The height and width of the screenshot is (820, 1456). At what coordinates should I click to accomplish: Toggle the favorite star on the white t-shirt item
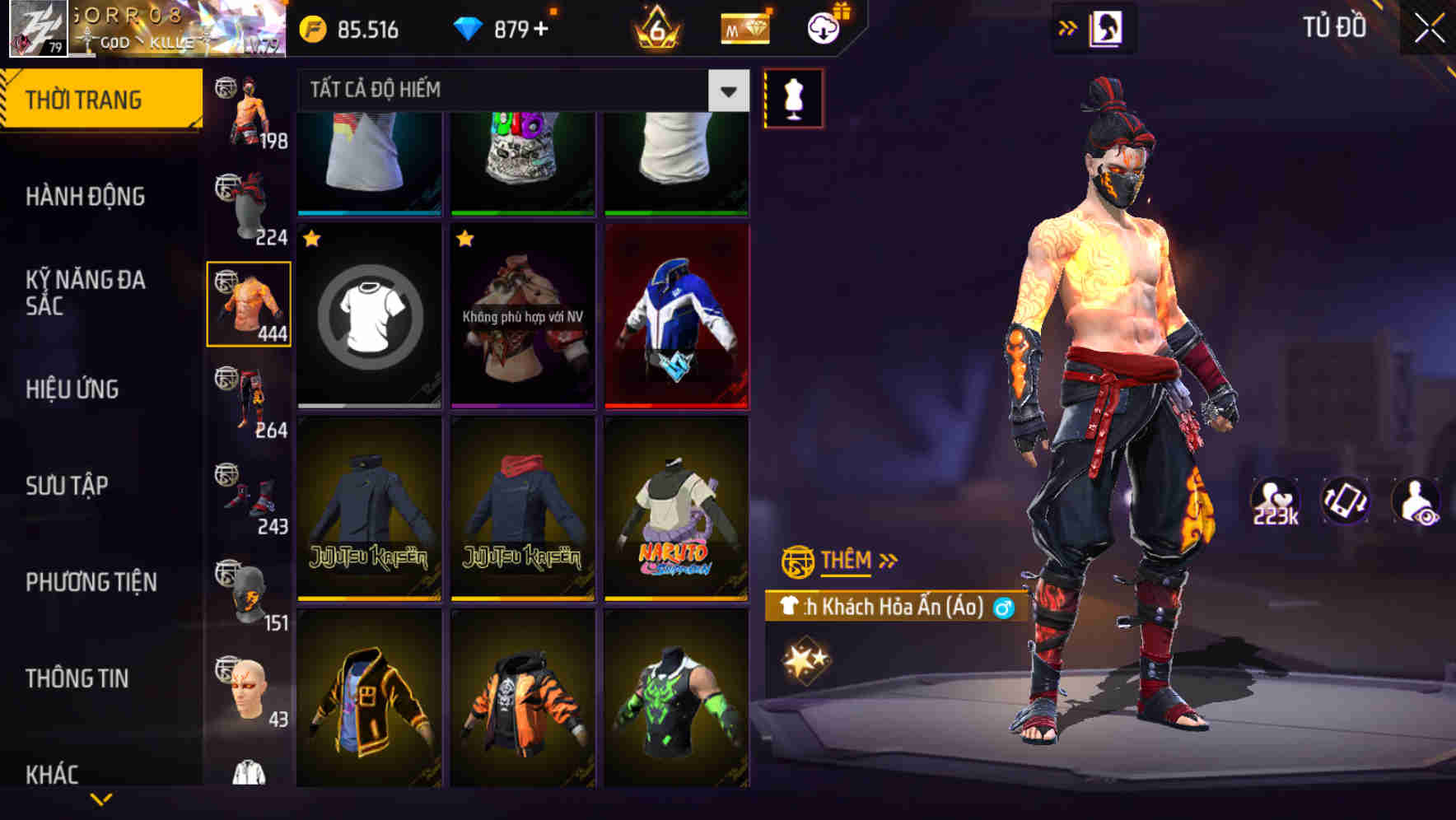coord(311,240)
